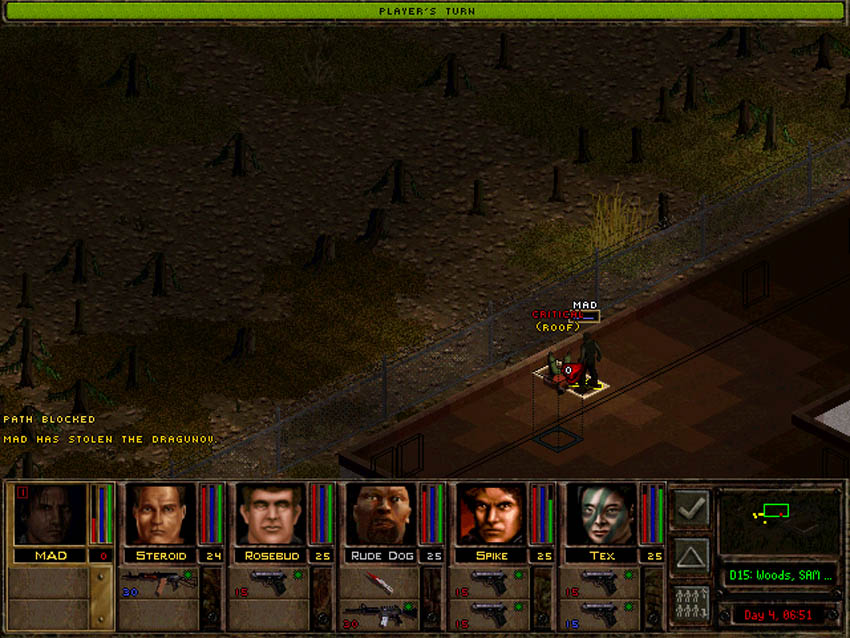Image resolution: width=850 pixels, height=638 pixels.
Task: Click Steroid's rifle weapon slot
Action: tap(159, 583)
